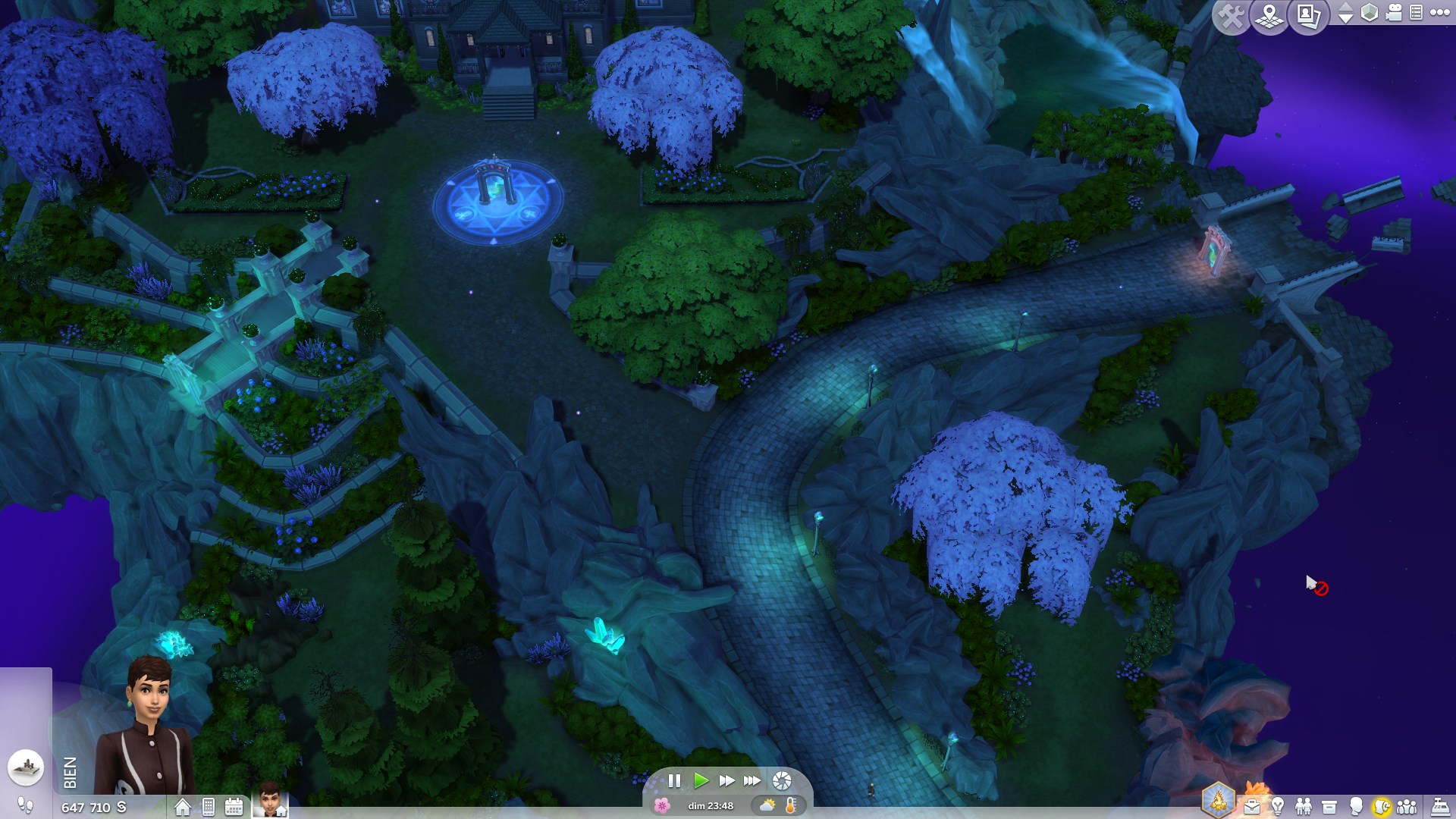Open the Relationships panel

click(x=1303, y=806)
